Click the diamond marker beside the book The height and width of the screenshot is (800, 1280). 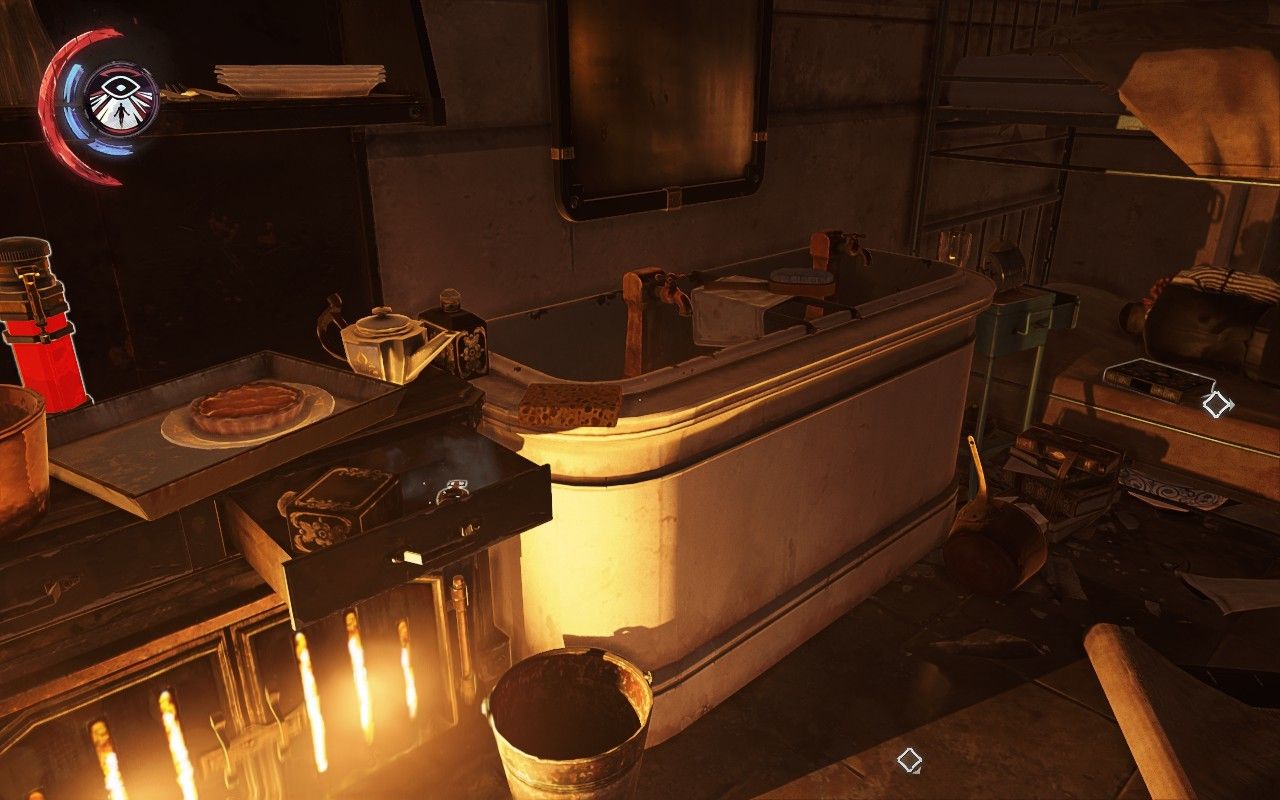[1217, 404]
